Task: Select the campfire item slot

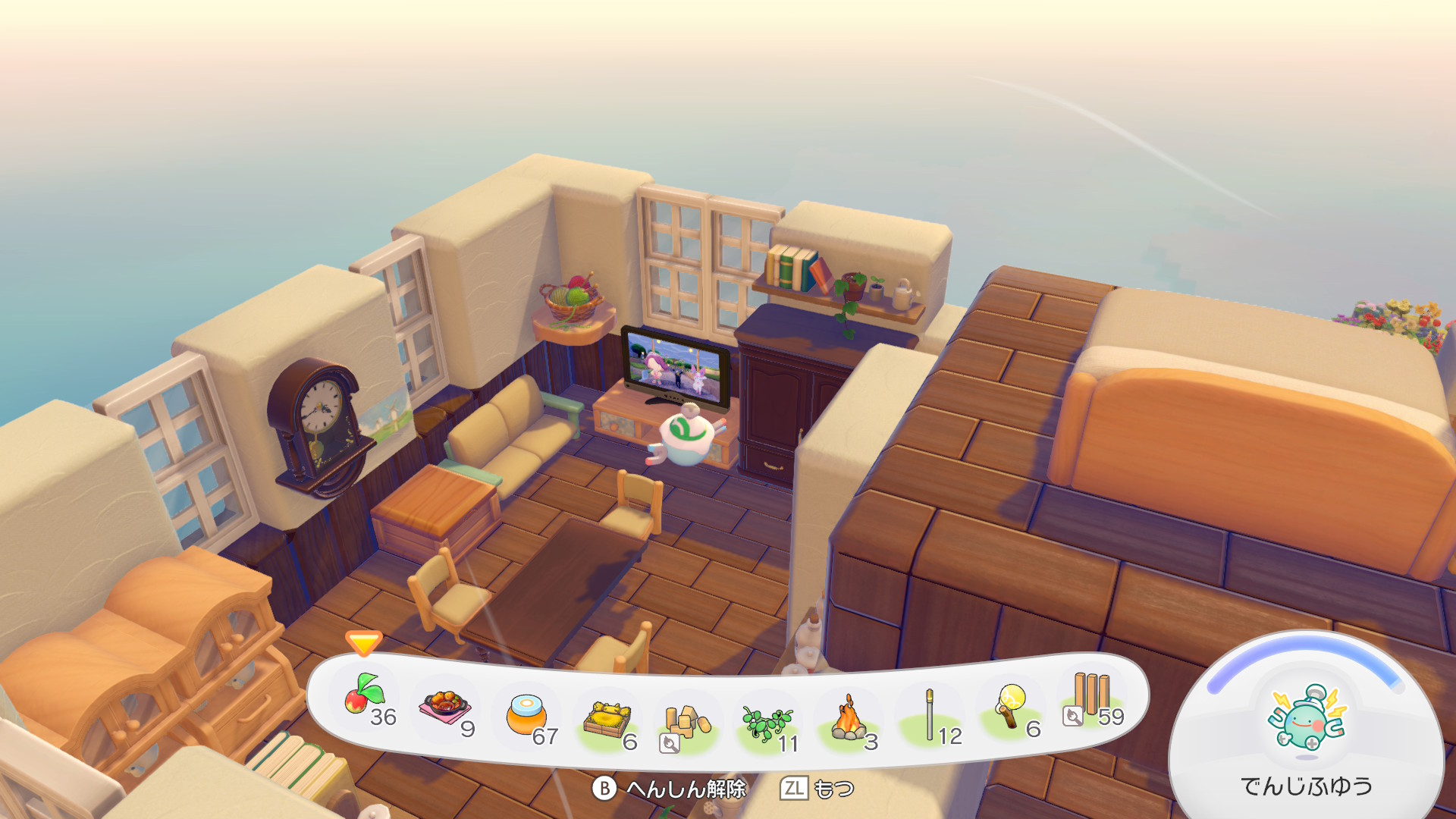Action: click(x=849, y=720)
